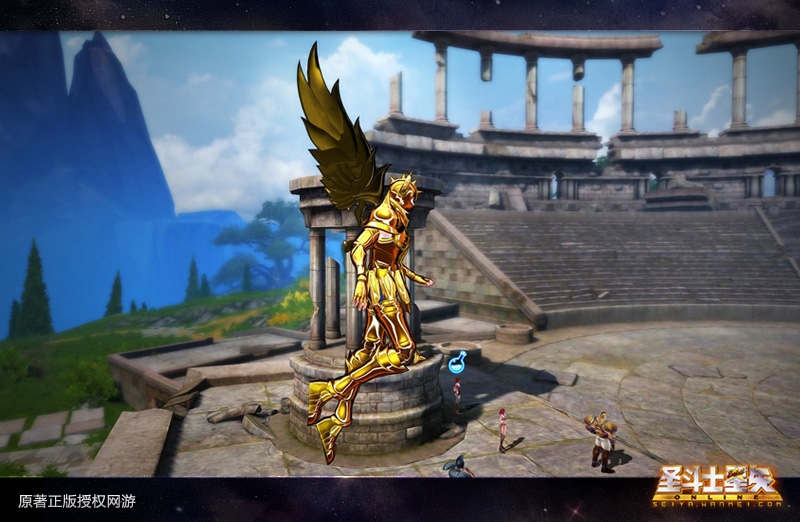Click the blue potion flask marker
The height and width of the screenshot is (522, 800).
click(457, 363)
